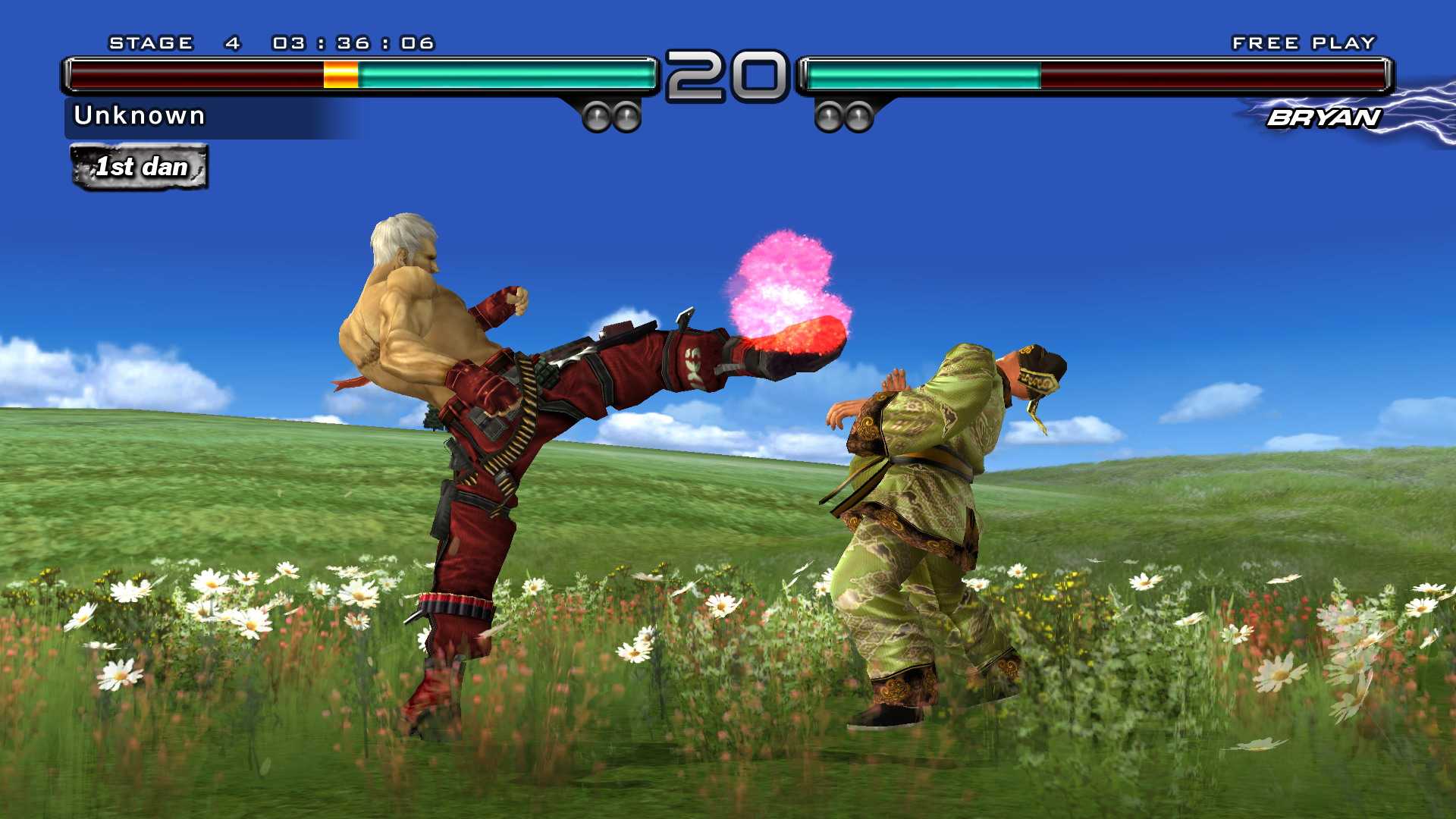The image size is (1456, 819).
Task: Click Bryan's first round-win indicator orb
Action: (x=828, y=115)
